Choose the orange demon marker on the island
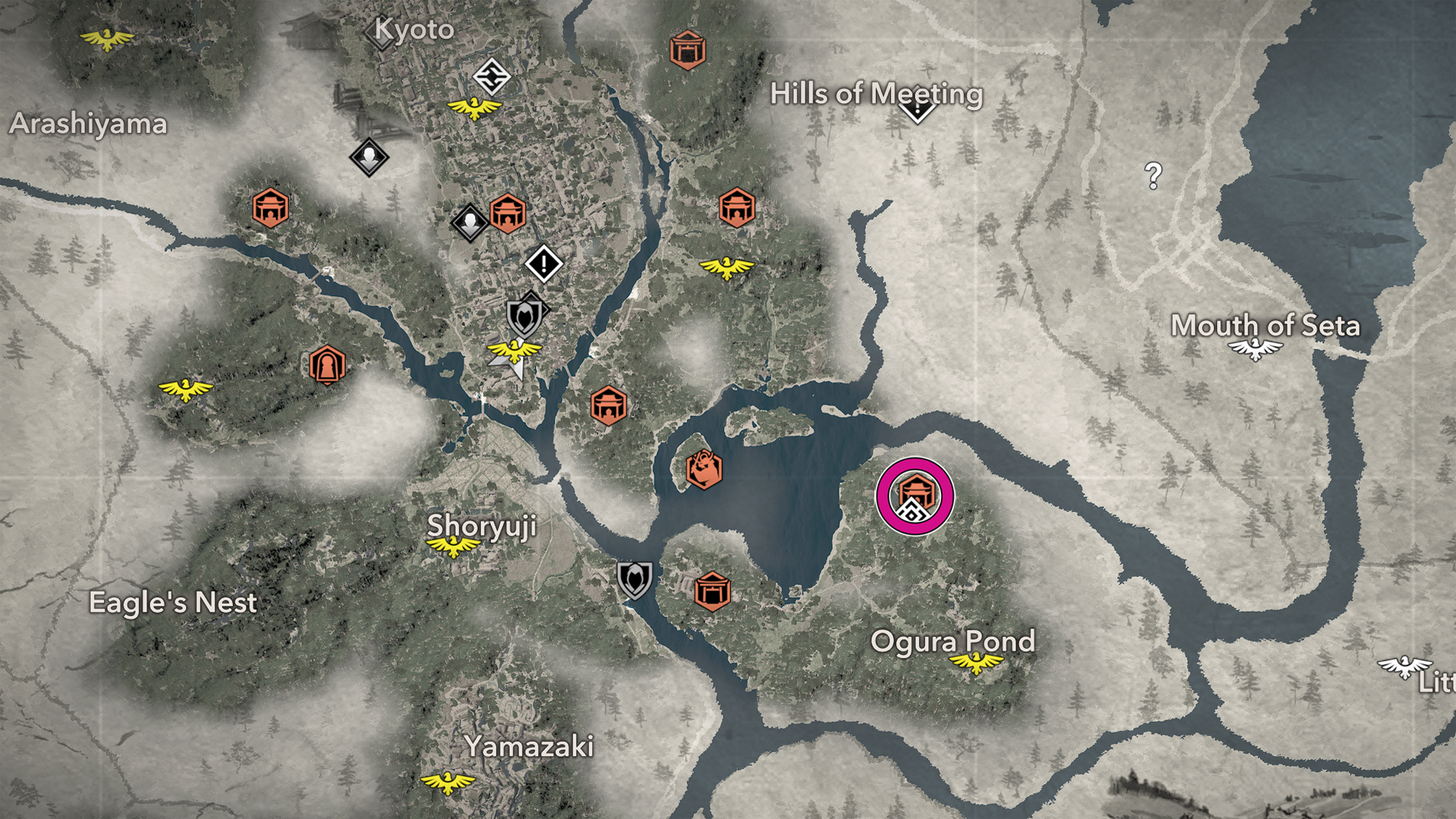Viewport: 1456px width, 819px height. (x=704, y=469)
